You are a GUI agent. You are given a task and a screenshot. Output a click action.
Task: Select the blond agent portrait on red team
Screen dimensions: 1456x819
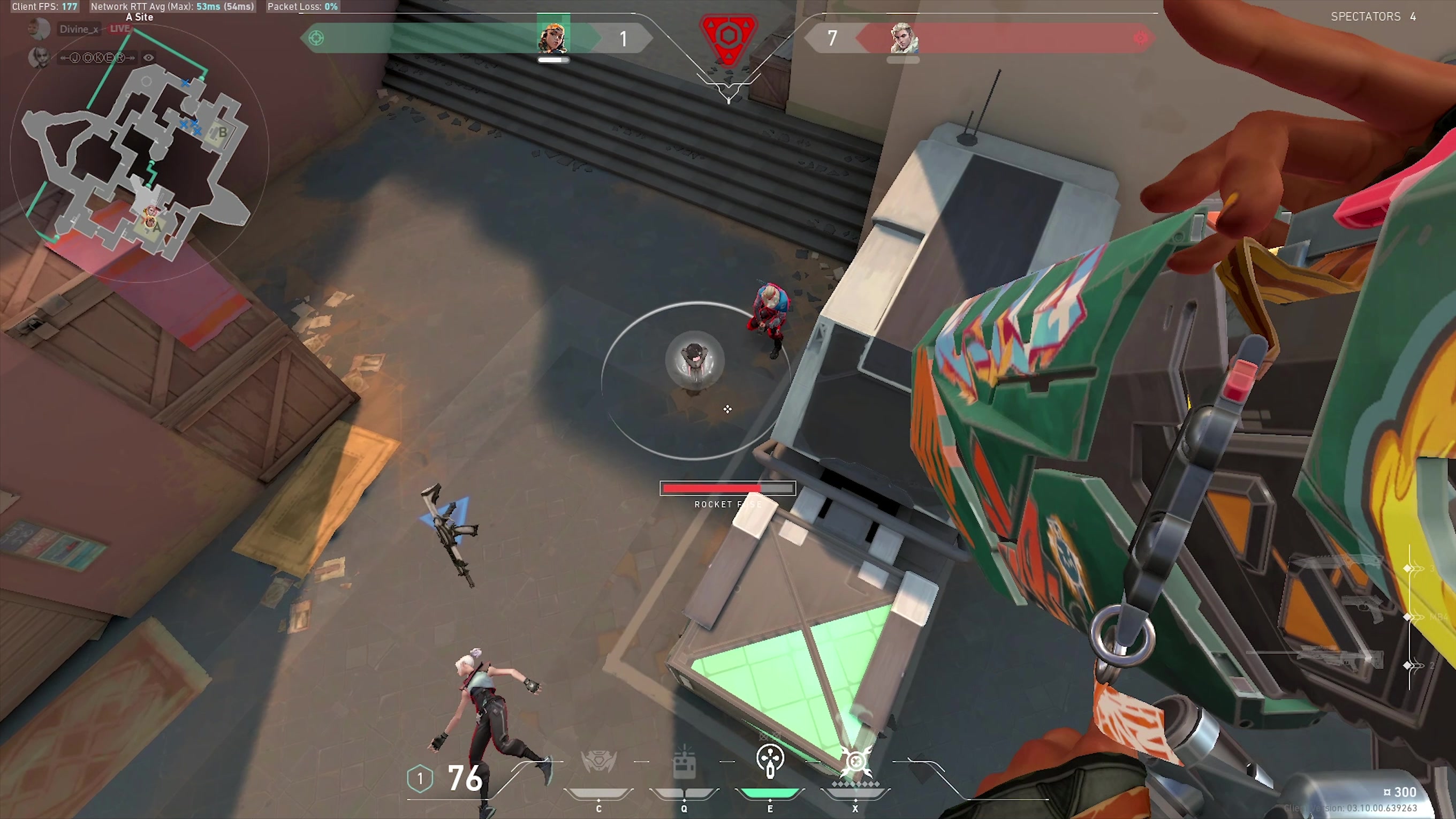tap(903, 37)
